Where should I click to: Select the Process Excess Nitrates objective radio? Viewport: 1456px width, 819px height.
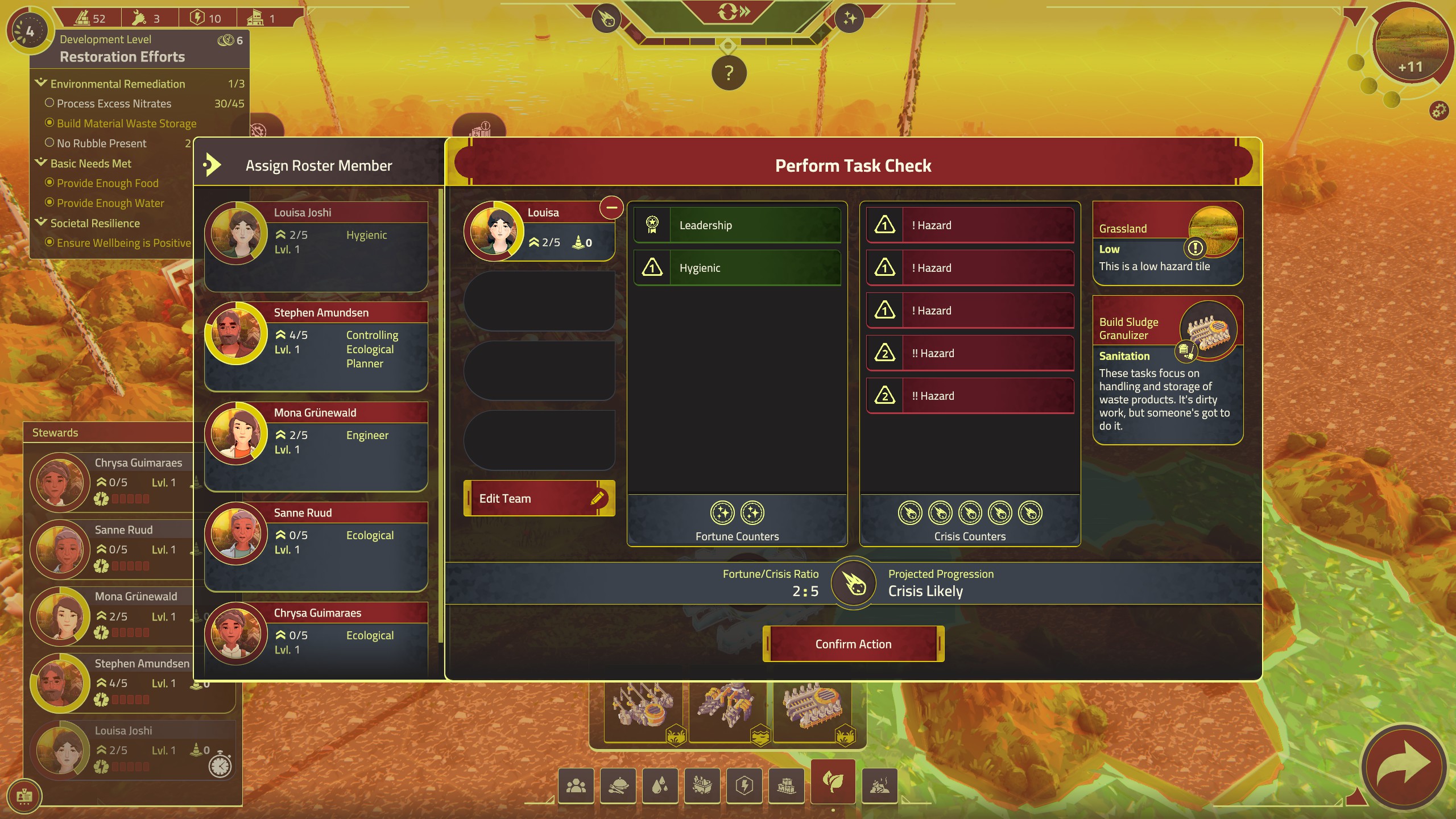(49, 103)
